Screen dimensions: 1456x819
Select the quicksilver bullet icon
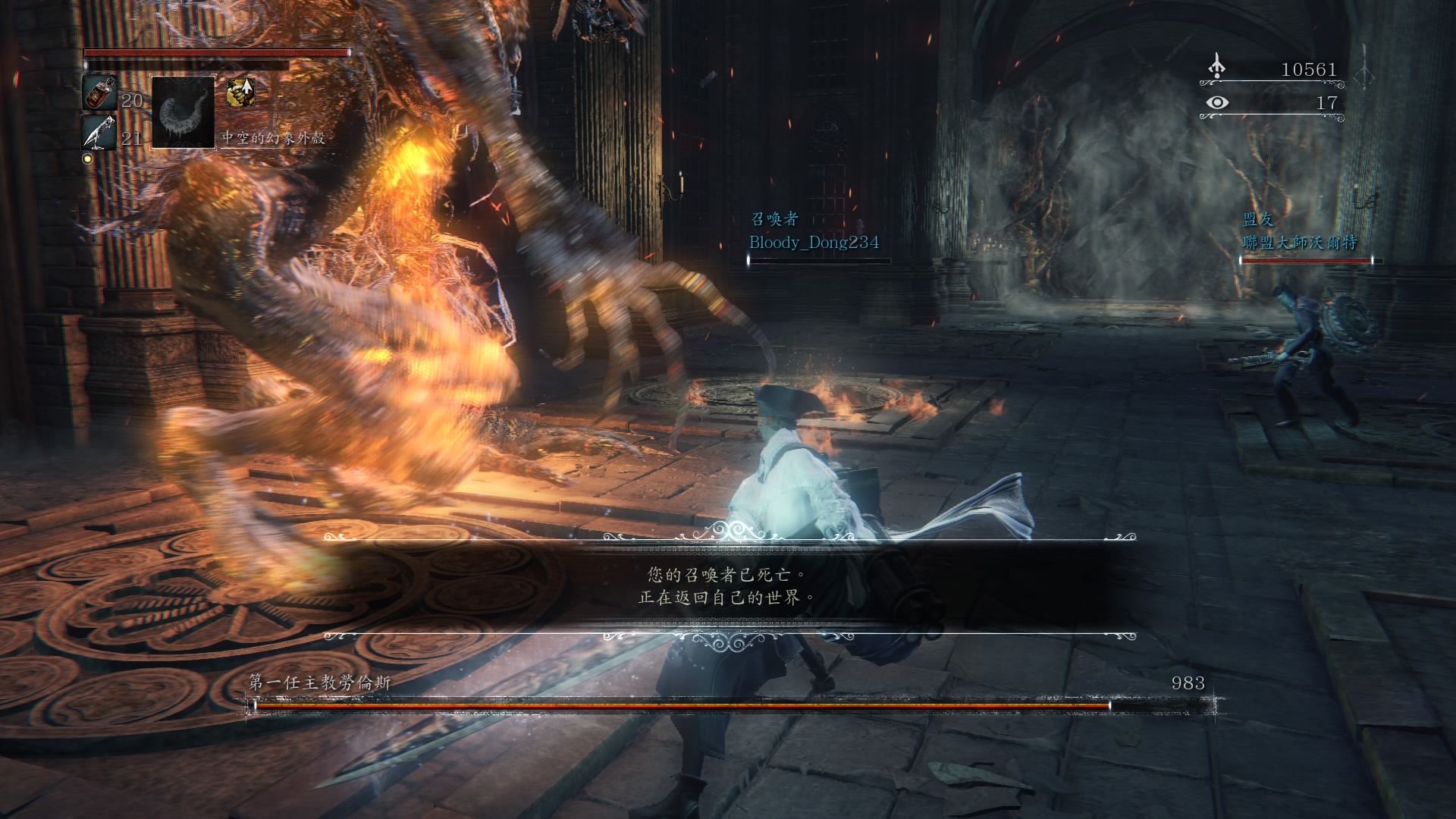click(99, 132)
